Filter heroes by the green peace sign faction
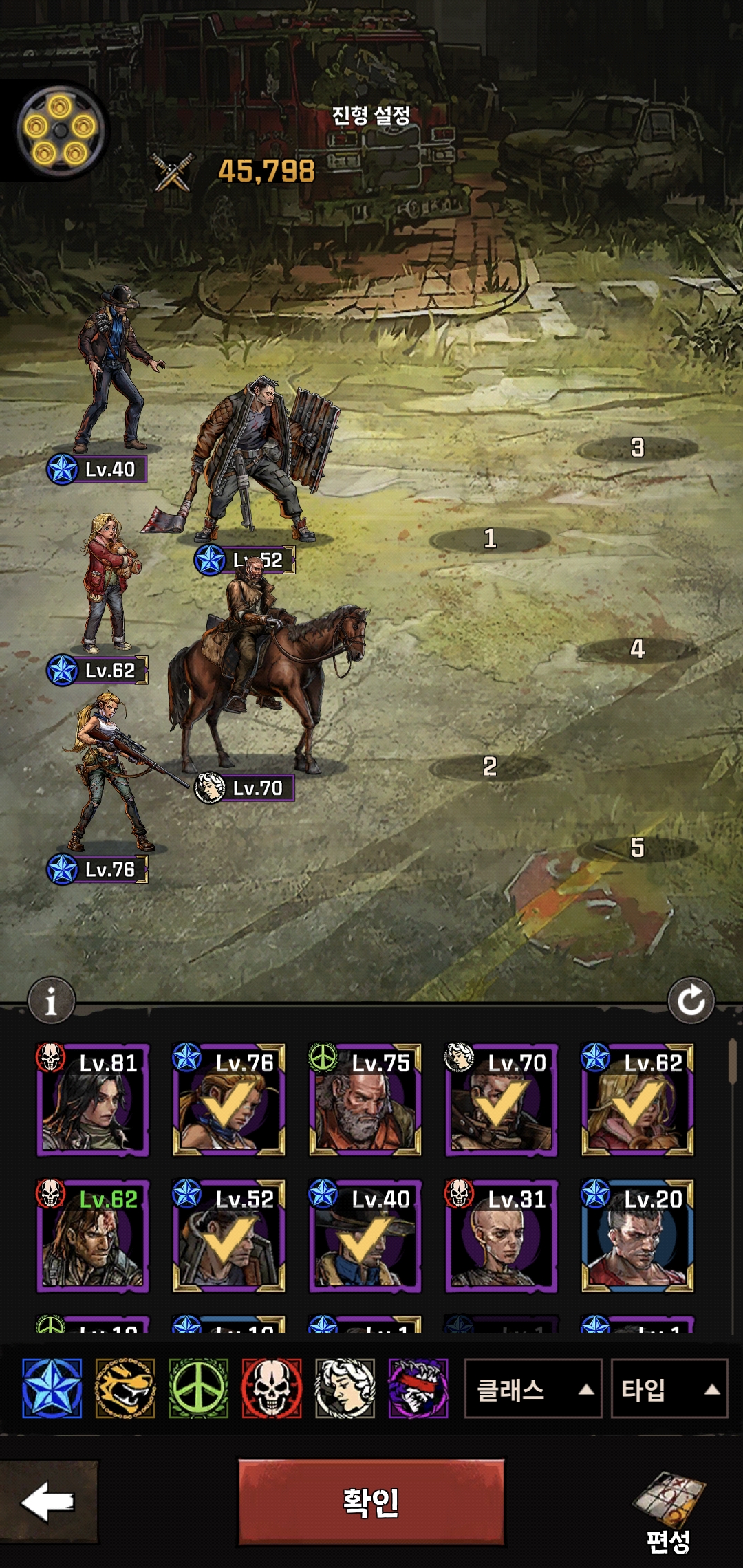This screenshot has width=743, height=1568. pos(198,1389)
